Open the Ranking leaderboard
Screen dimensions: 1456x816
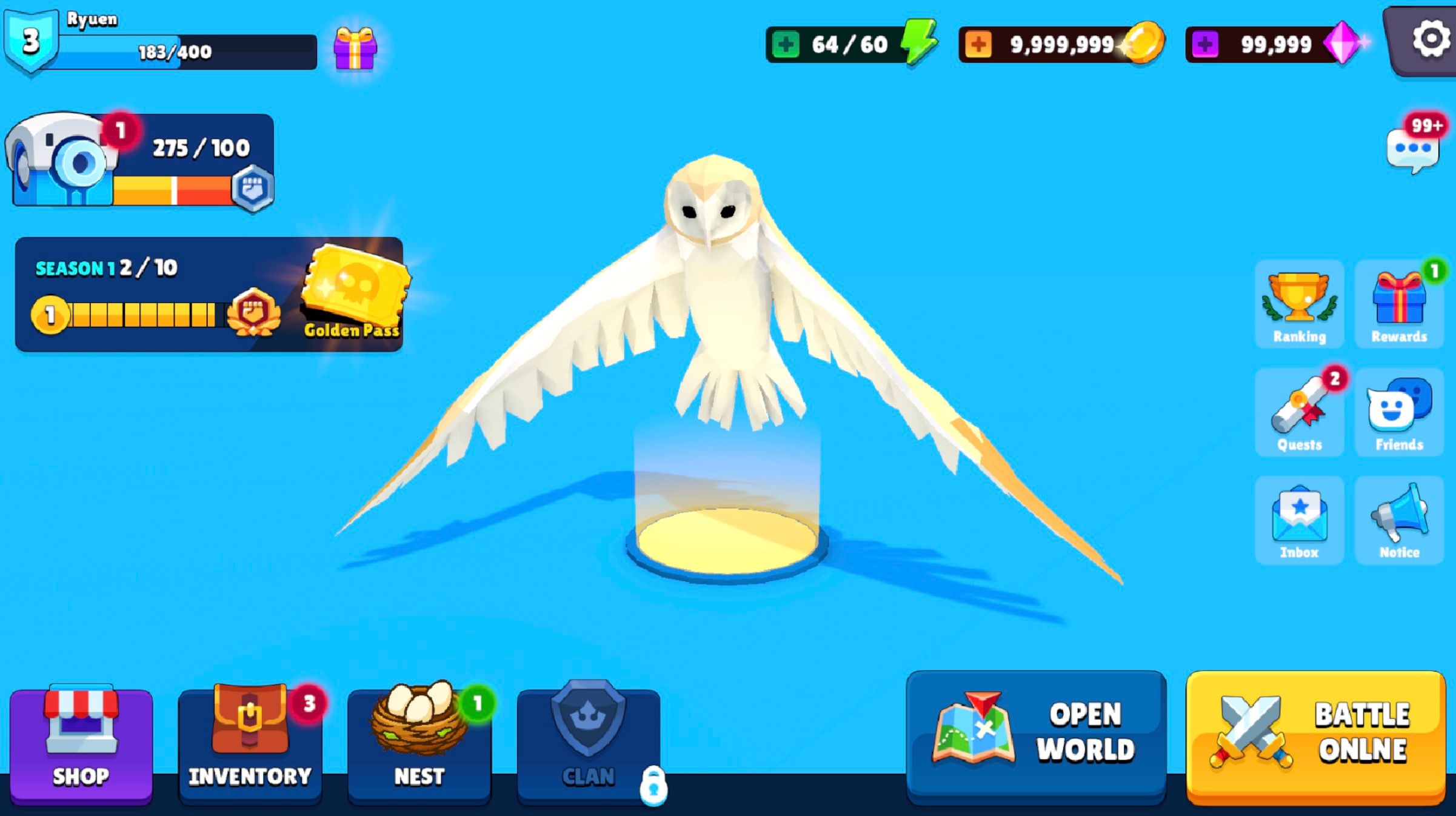pos(1298,303)
